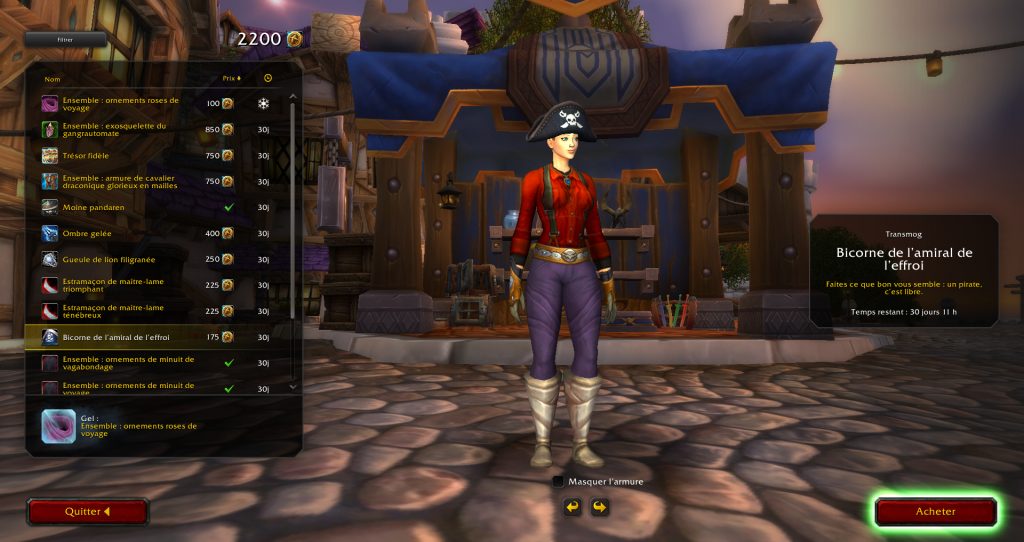Buy the selected item with Acheter

pos(935,511)
